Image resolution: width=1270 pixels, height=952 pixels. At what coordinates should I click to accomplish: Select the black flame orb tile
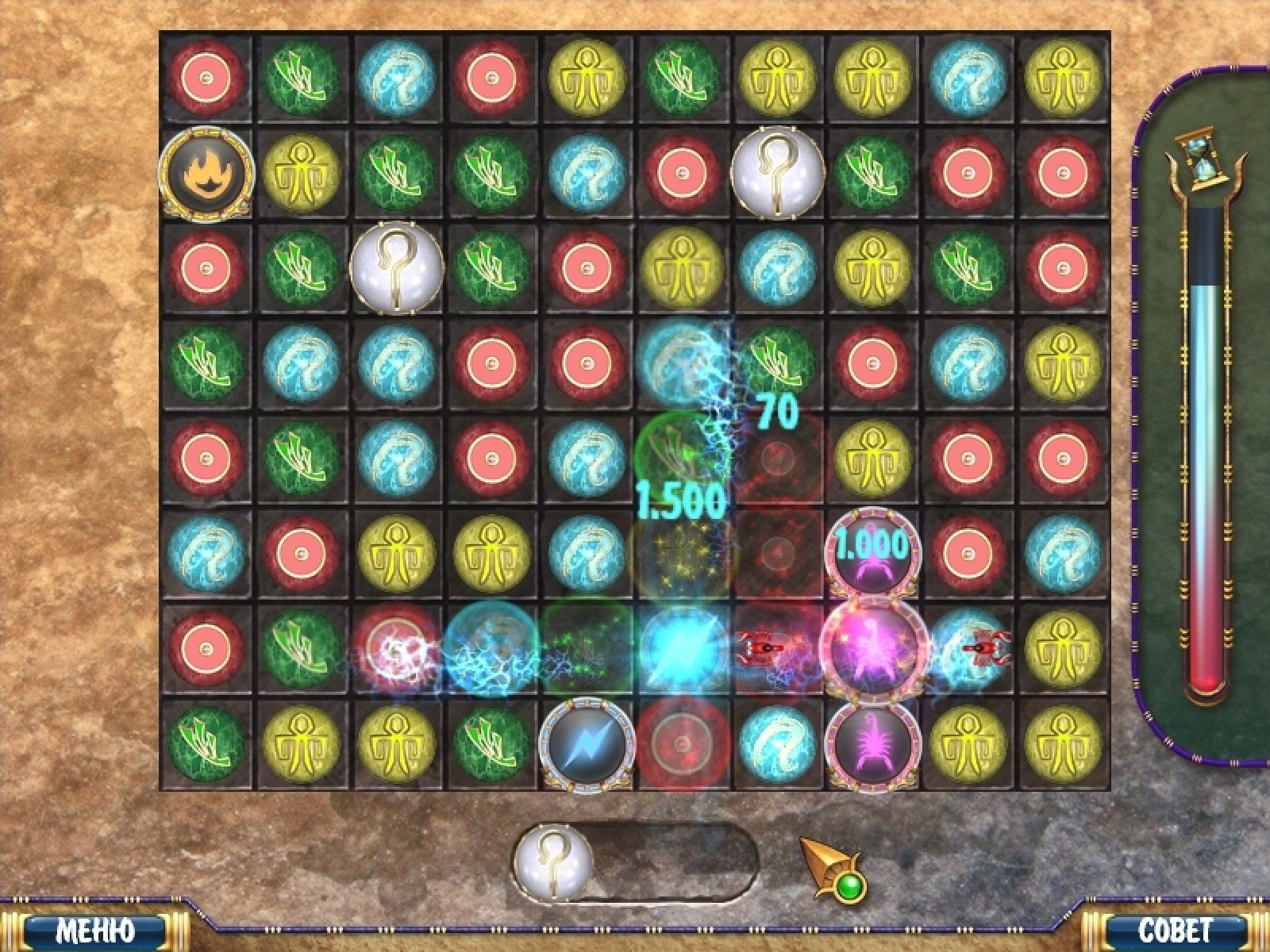(x=206, y=172)
